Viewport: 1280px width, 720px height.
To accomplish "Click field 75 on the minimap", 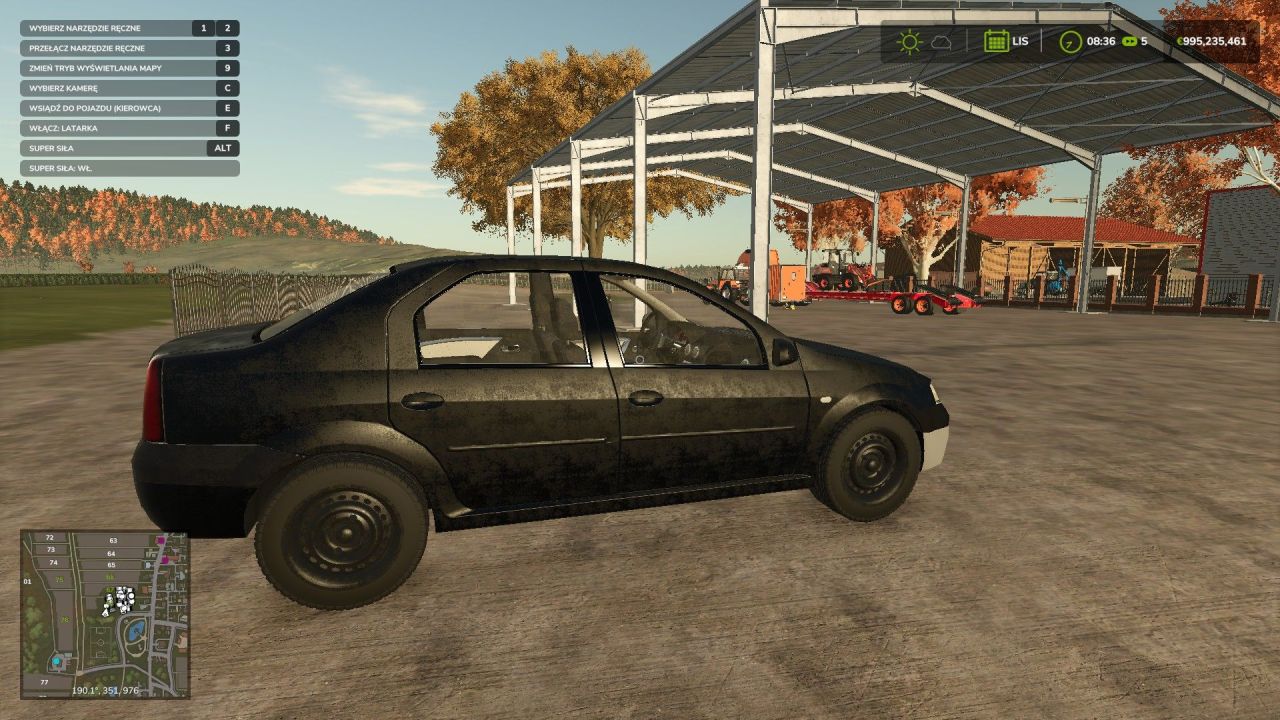I will pos(59,579).
